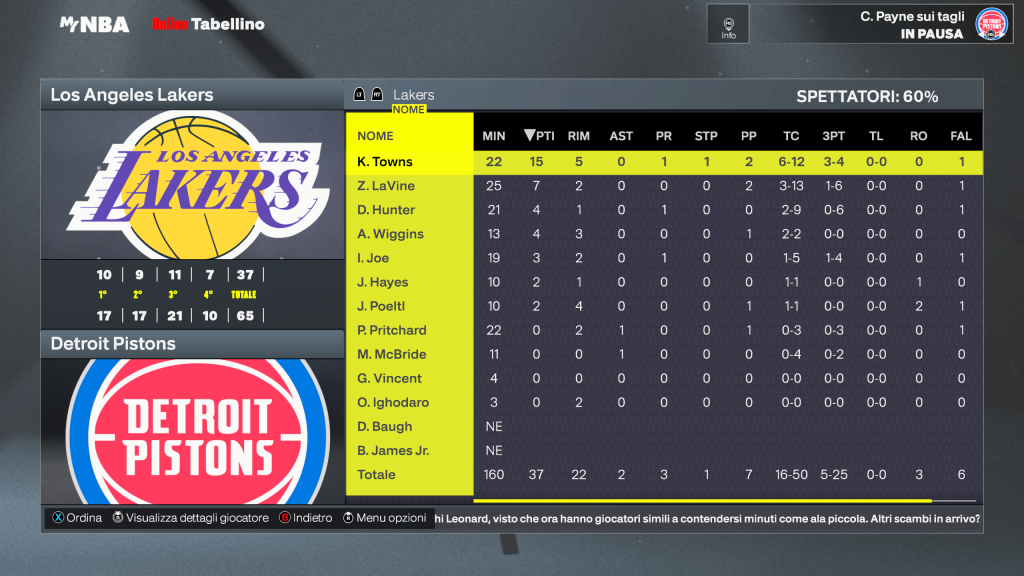Select D. Baugh row
Viewport: 1024px width, 576px height.
[x=385, y=426]
